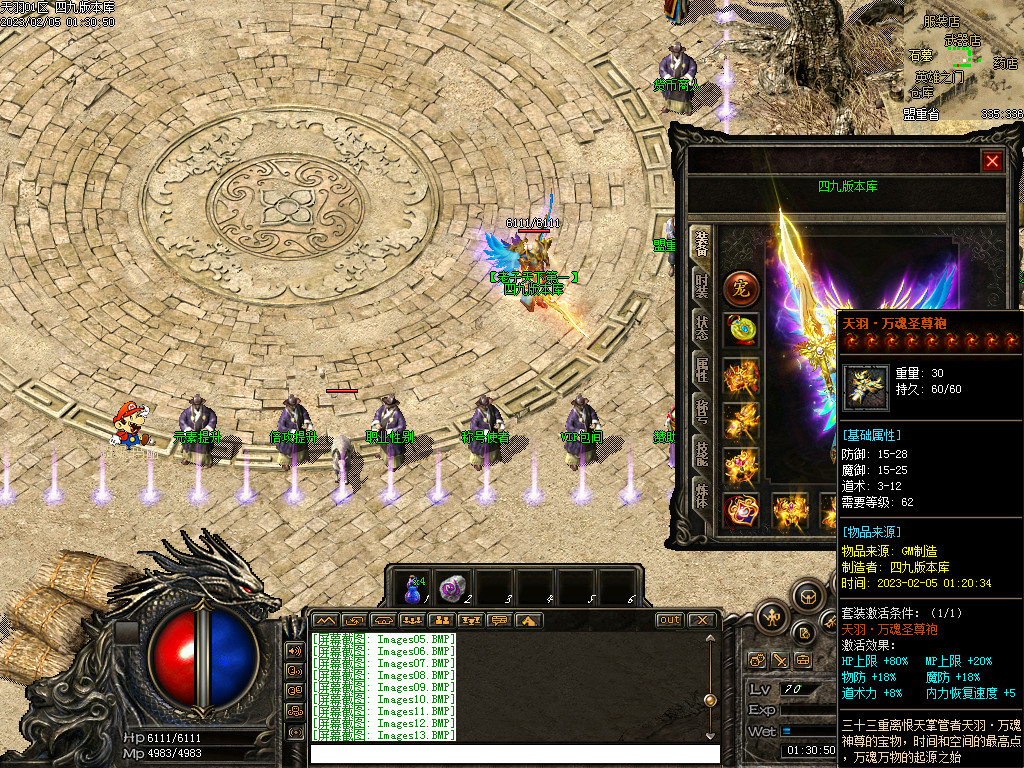Select the red heart gem equipment slot
The height and width of the screenshot is (768, 1024).
coord(741,510)
